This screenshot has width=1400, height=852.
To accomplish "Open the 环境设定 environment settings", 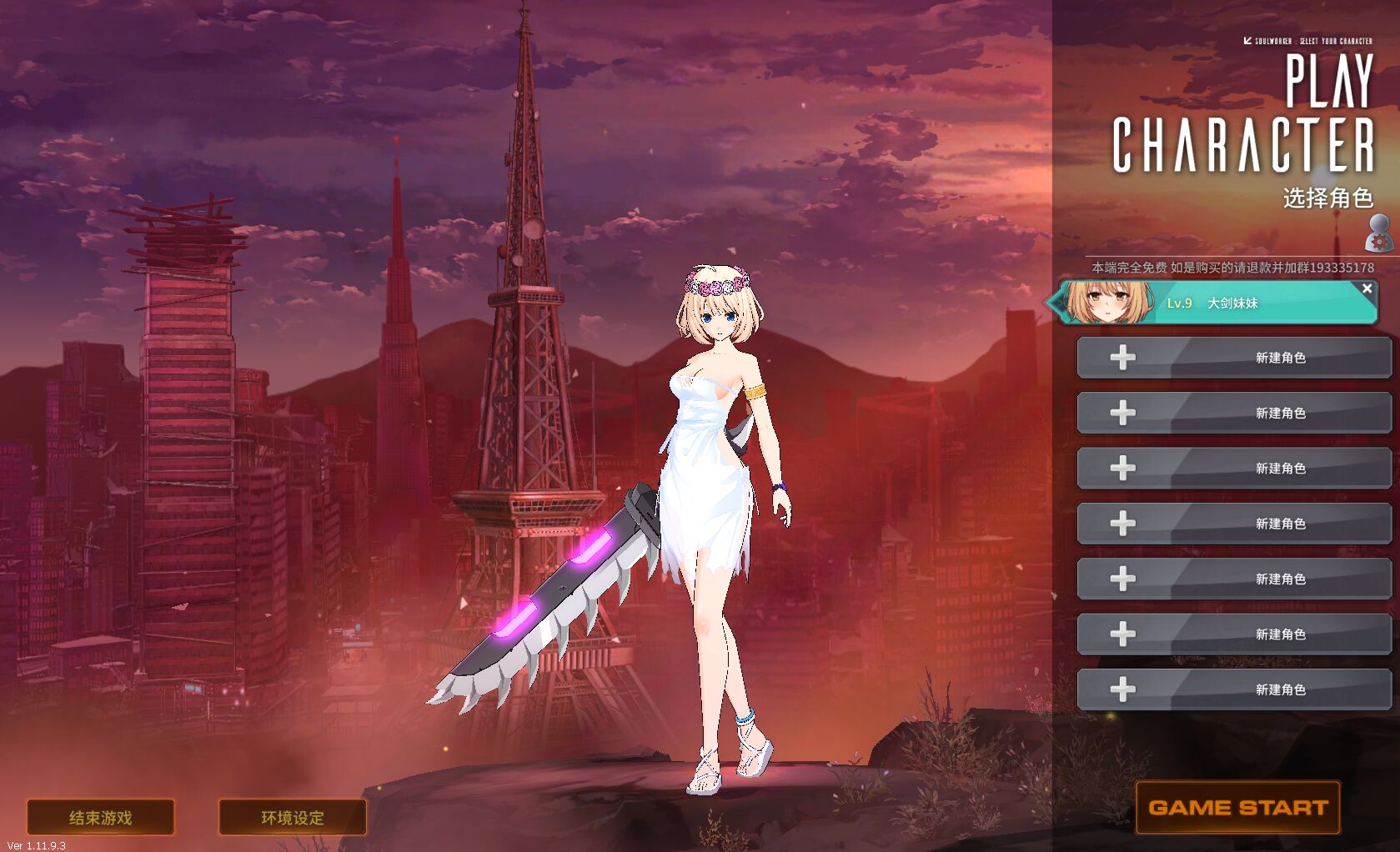I will [x=293, y=818].
